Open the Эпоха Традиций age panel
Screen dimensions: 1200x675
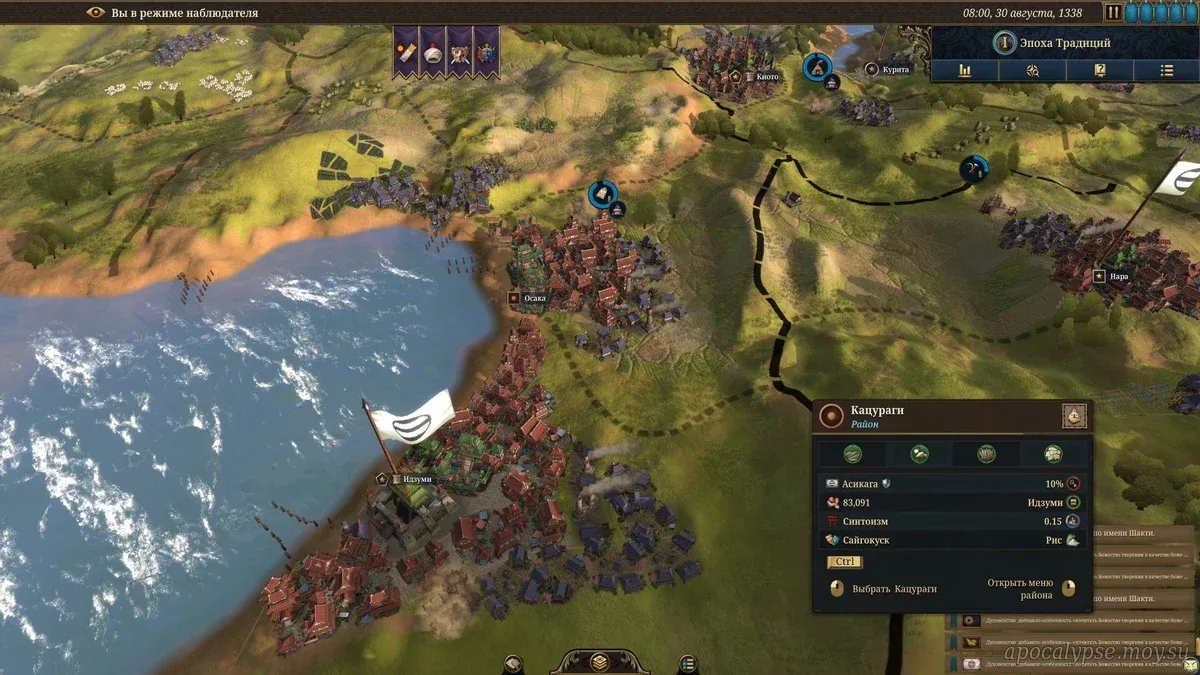1064,43
